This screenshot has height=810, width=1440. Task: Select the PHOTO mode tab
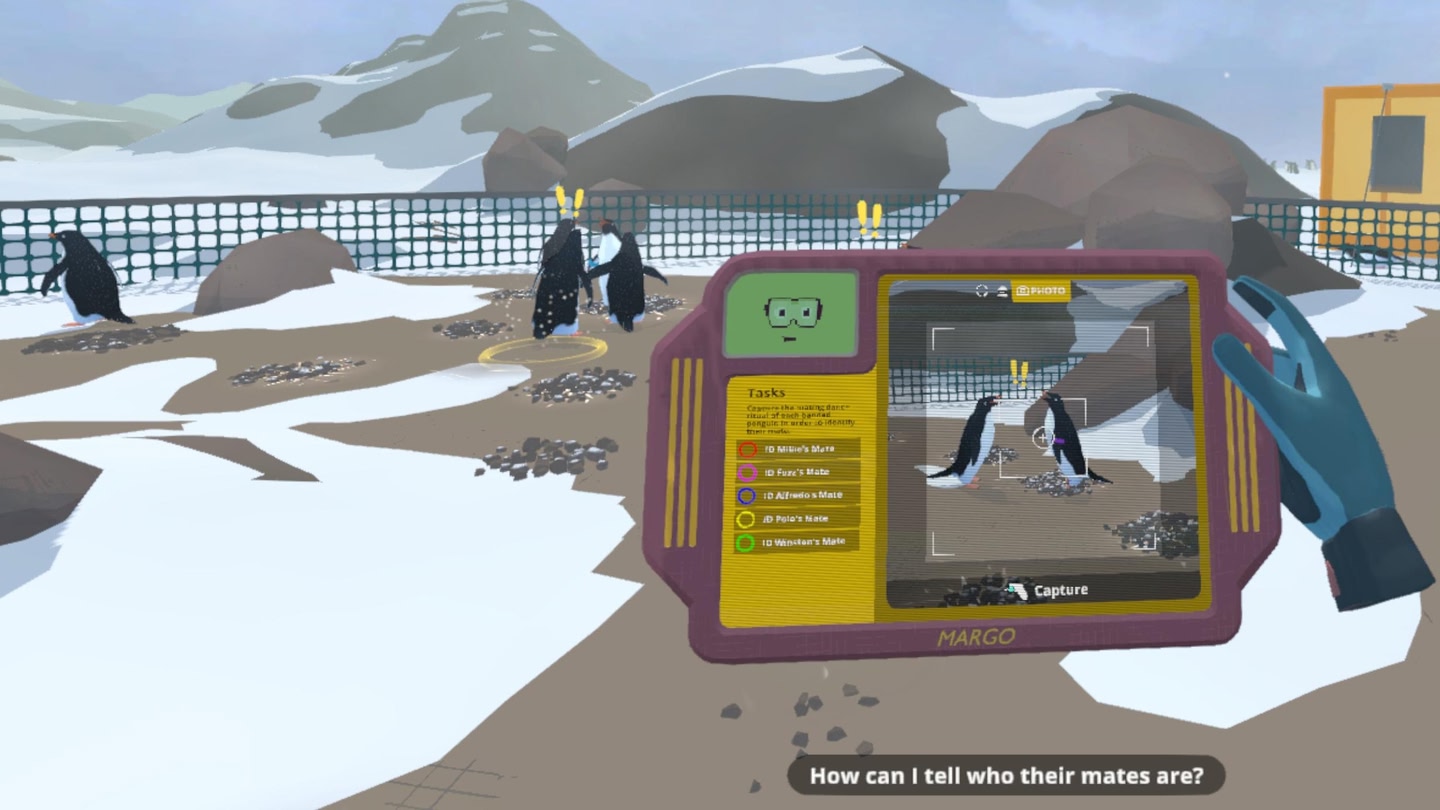[1040, 290]
